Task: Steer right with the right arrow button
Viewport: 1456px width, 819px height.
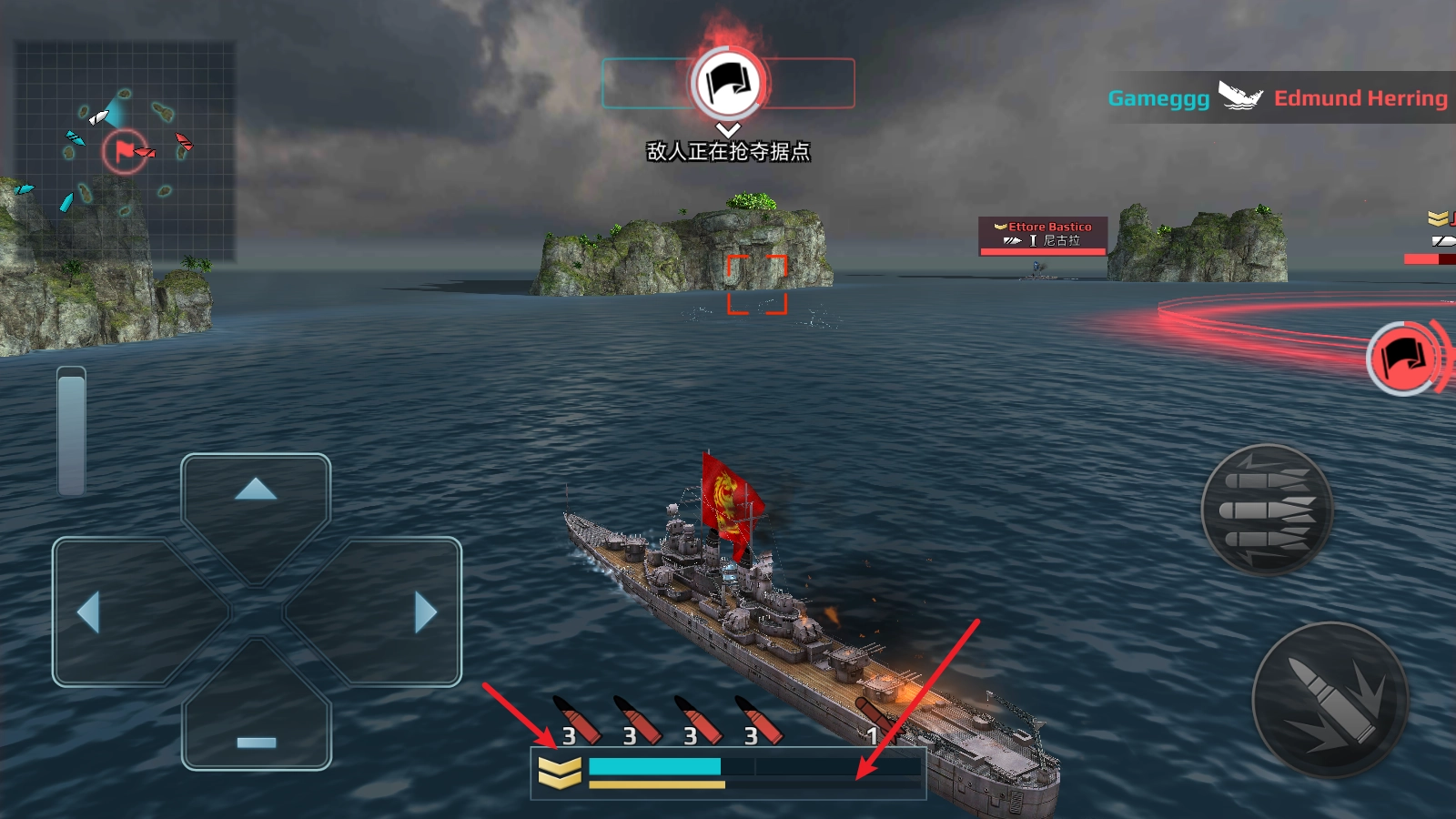Action: pos(425,612)
